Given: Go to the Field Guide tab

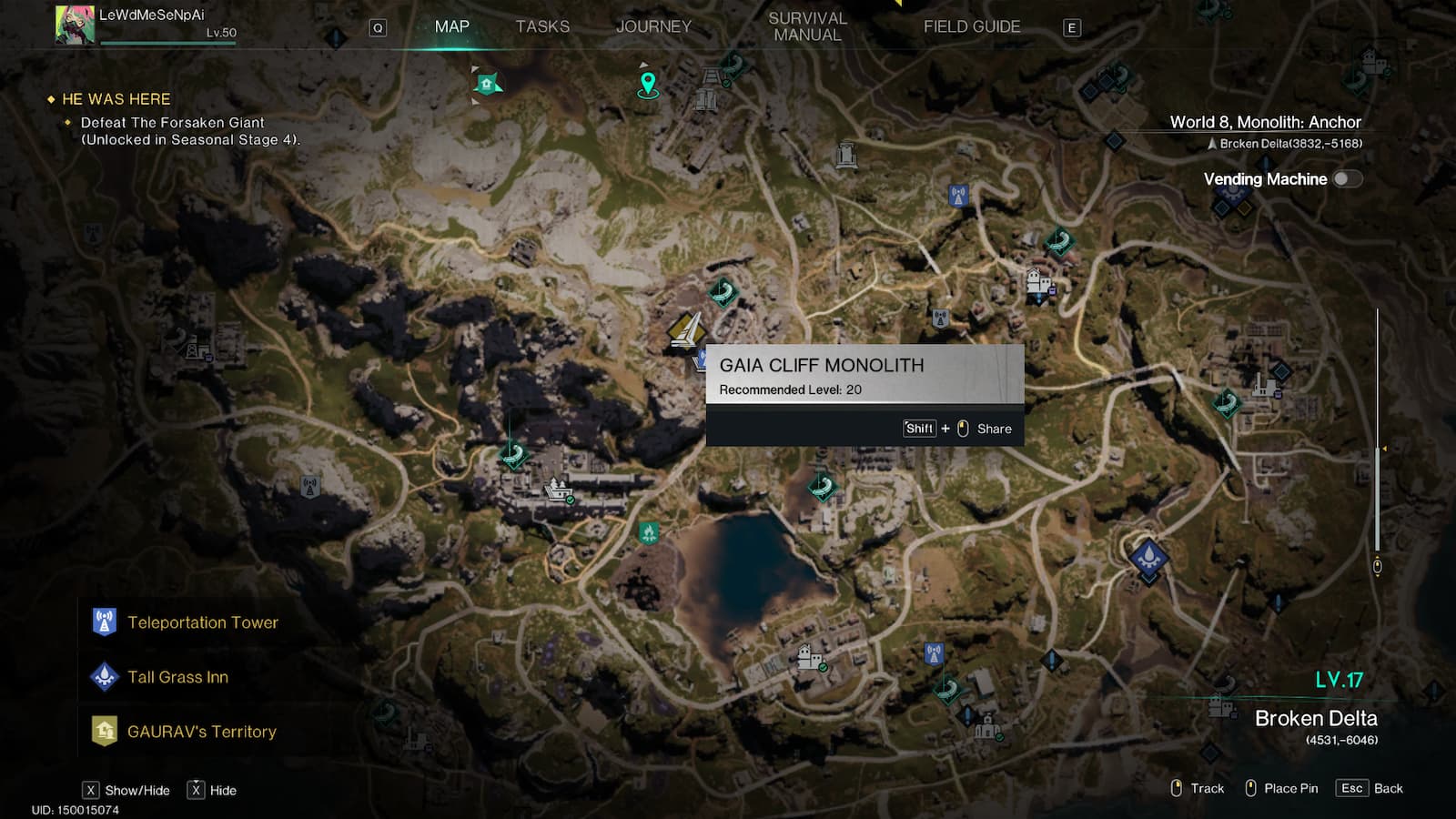Looking at the screenshot, I should click(972, 26).
